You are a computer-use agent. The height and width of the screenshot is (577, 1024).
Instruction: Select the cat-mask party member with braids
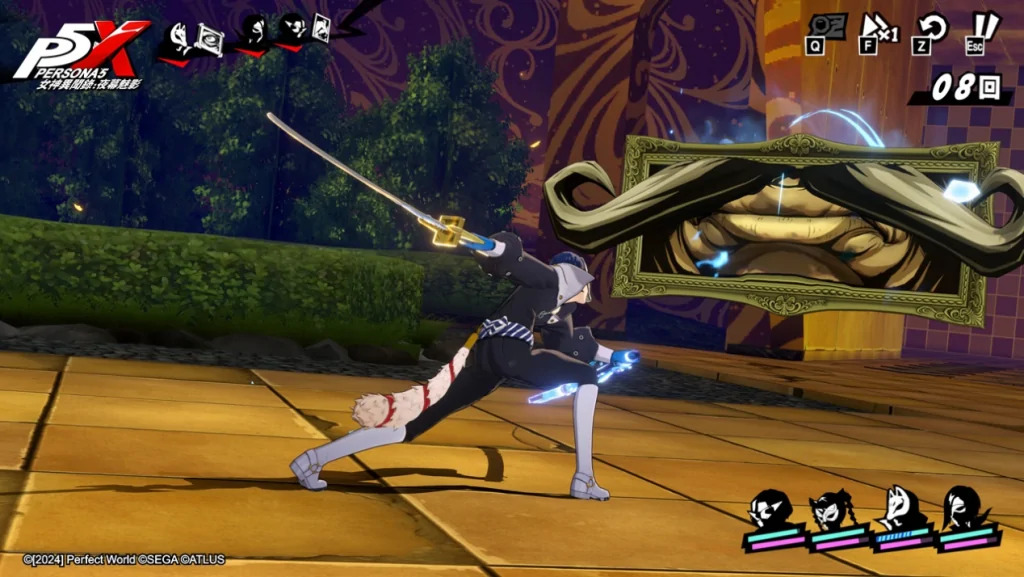click(x=834, y=510)
